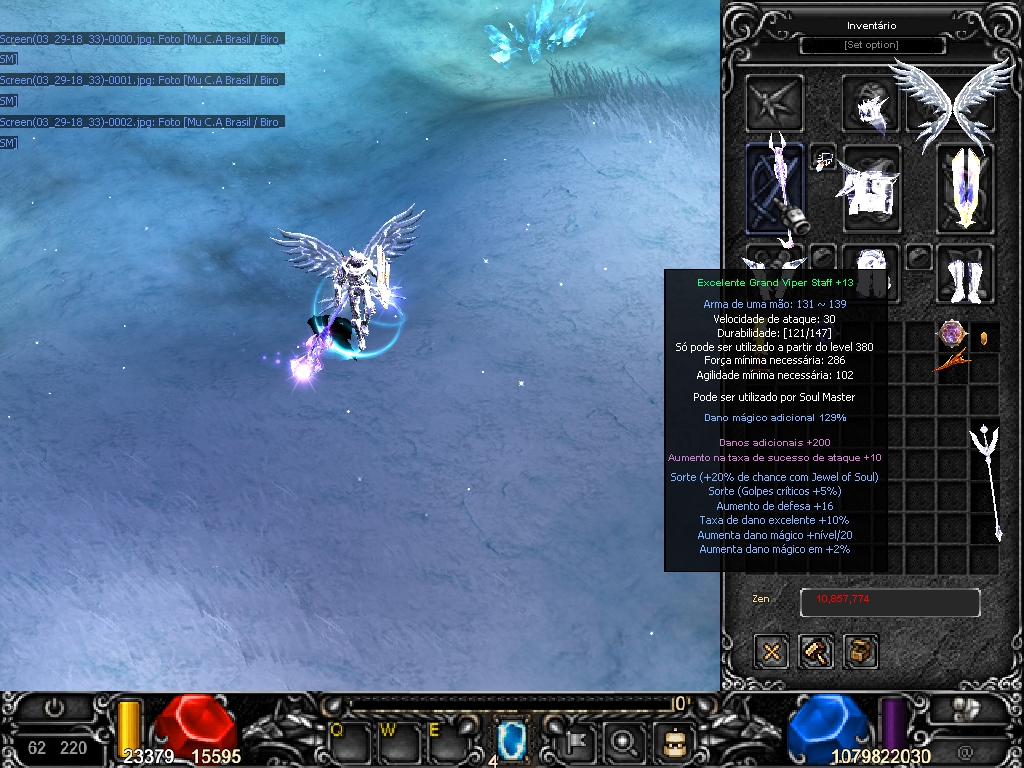
Task: Open the character face icon
Action: coord(673,742)
